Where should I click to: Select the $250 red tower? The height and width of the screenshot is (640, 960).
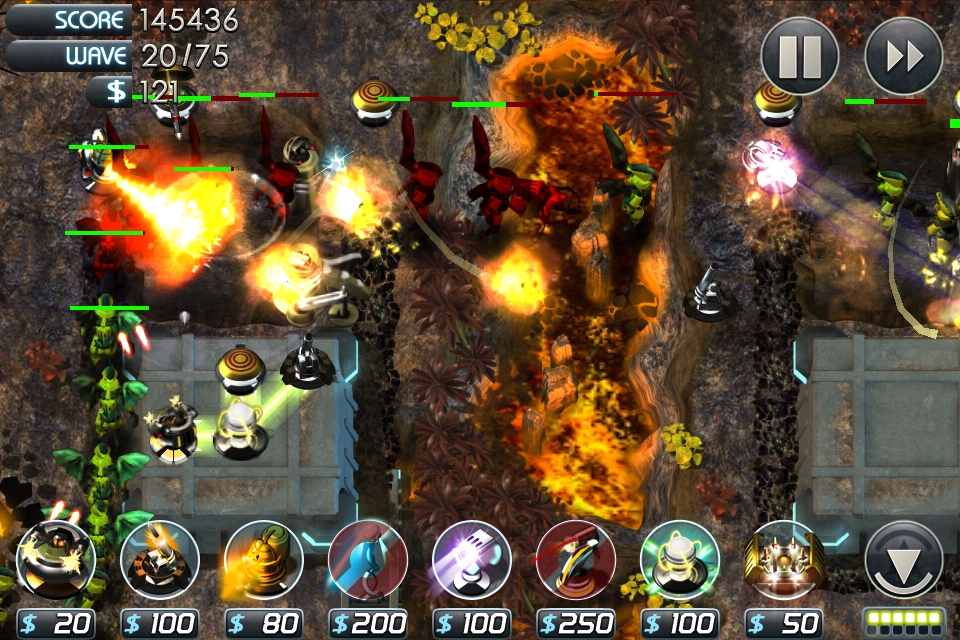click(576, 560)
